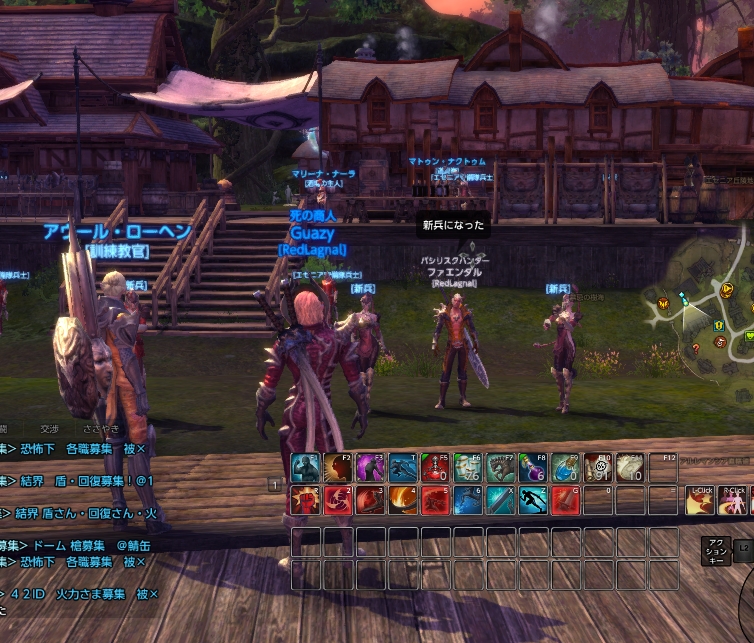754x643 pixels.
Task: Activate the red fist skill icon
Action: click(x=305, y=499)
